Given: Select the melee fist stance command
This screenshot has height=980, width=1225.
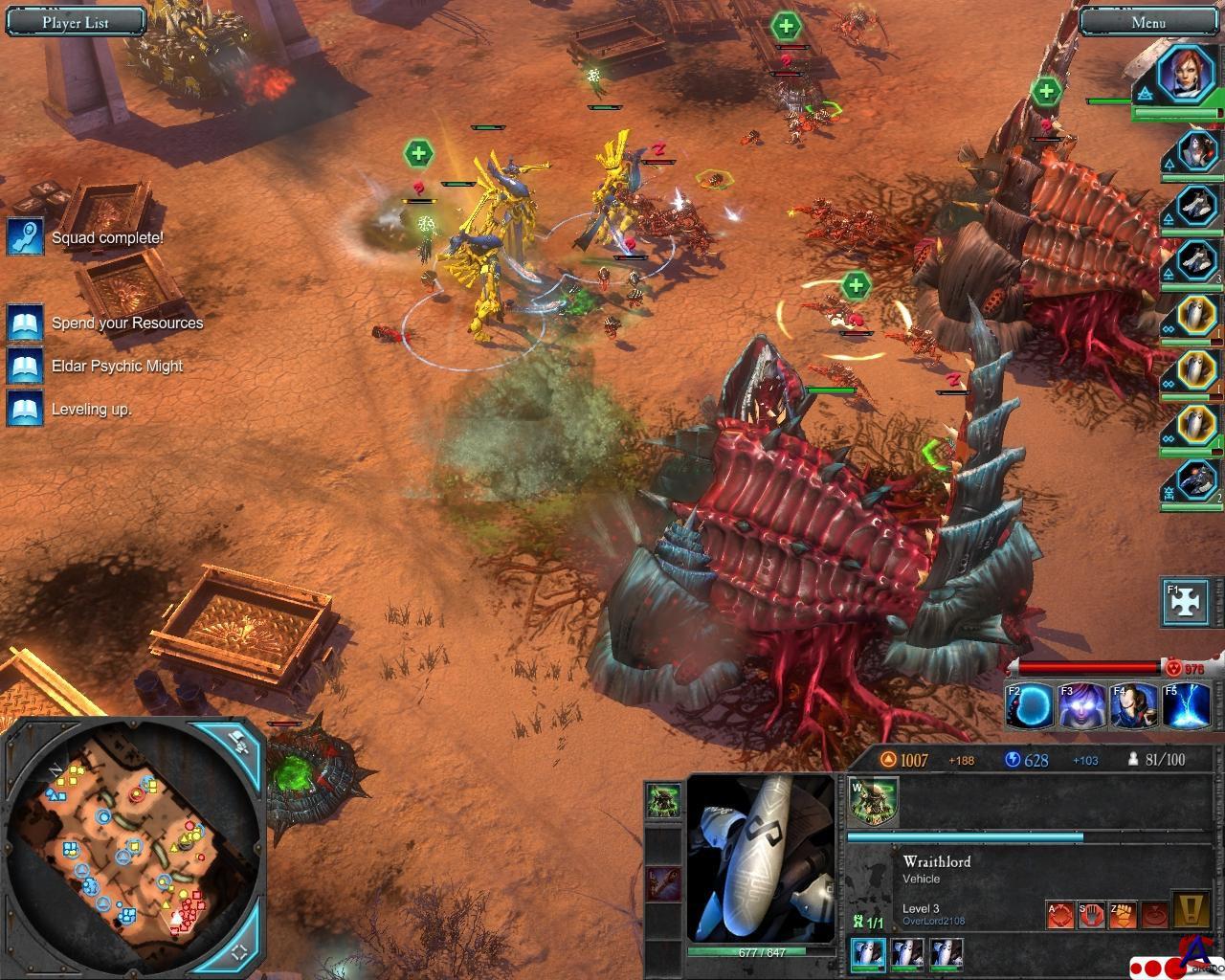Looking at the screenshot, I should (1123, 916).
